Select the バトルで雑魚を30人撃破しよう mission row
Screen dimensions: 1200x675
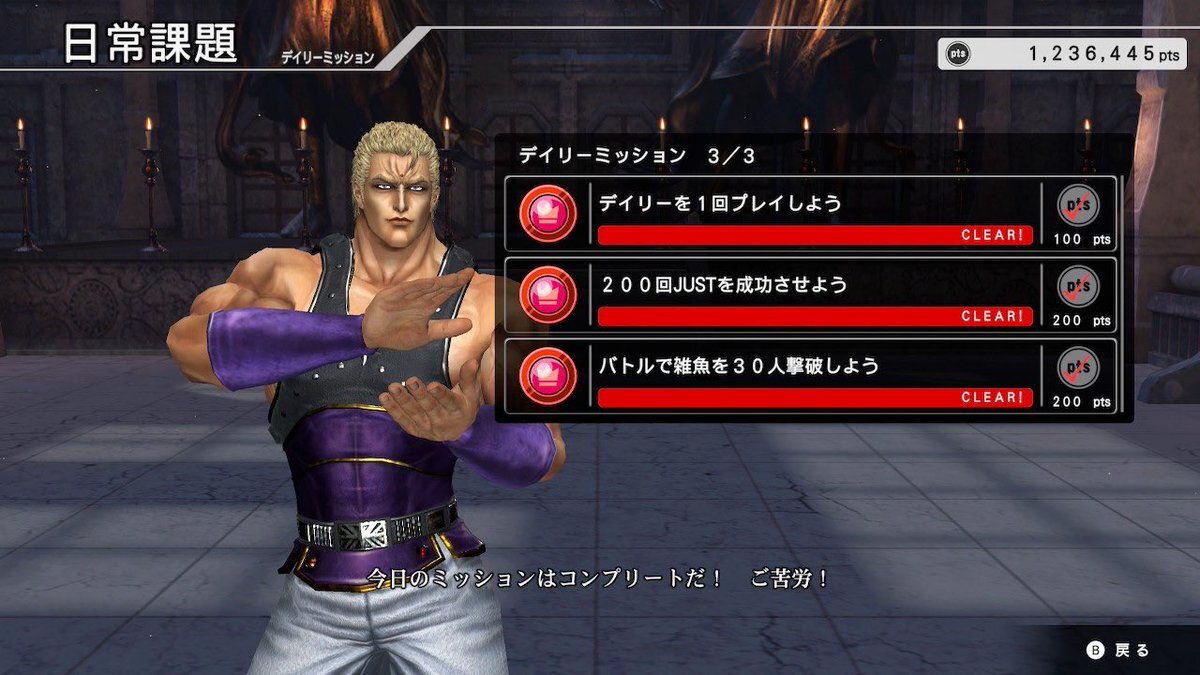pyautogui.click(x=812, y=376)
